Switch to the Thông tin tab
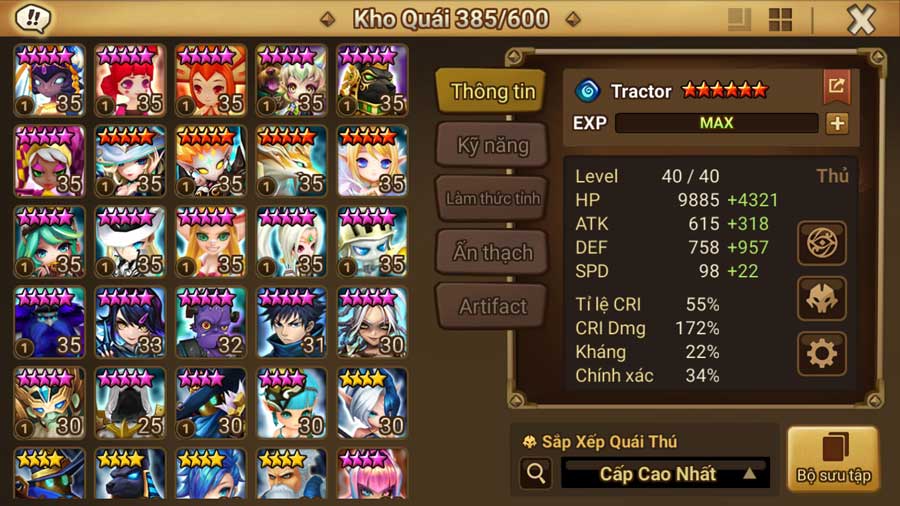900x506 pixels. click(x=492, y=92)
